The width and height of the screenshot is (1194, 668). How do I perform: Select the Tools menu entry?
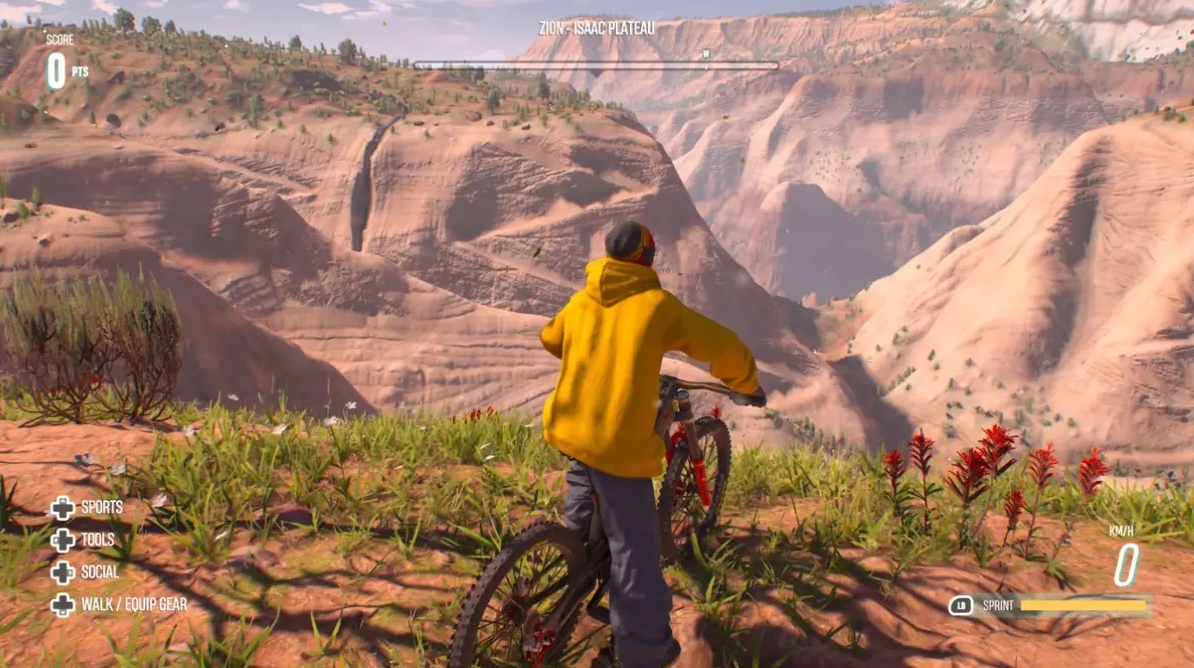point(97,540)
